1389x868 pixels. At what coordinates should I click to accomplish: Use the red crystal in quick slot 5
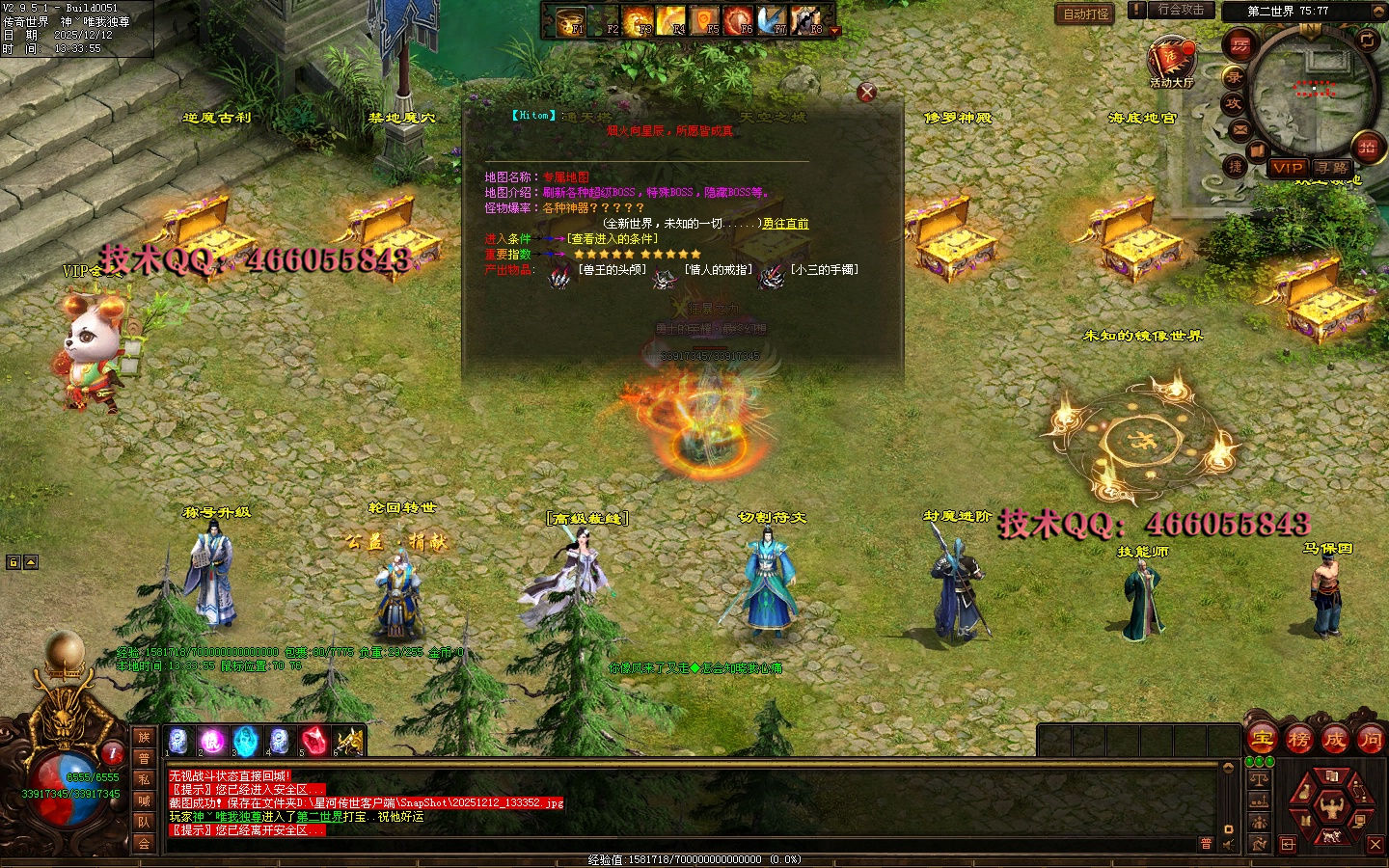pyautogui.click(x=313, y=741)
